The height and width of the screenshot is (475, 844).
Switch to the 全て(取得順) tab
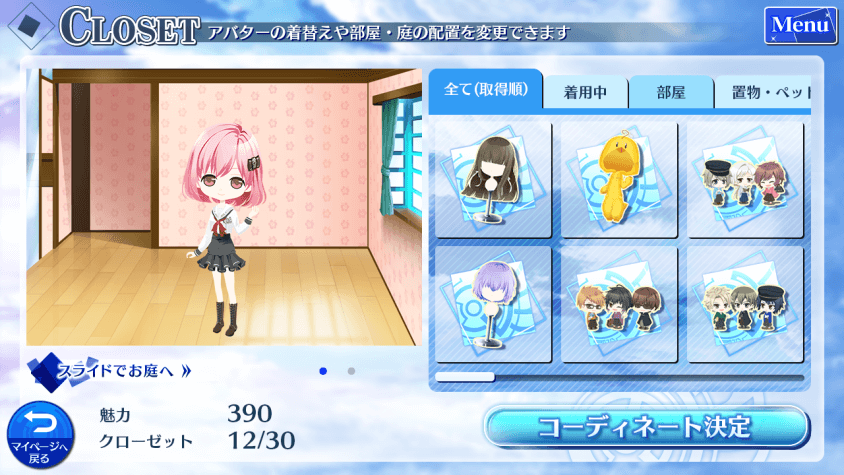pos(487,89)
